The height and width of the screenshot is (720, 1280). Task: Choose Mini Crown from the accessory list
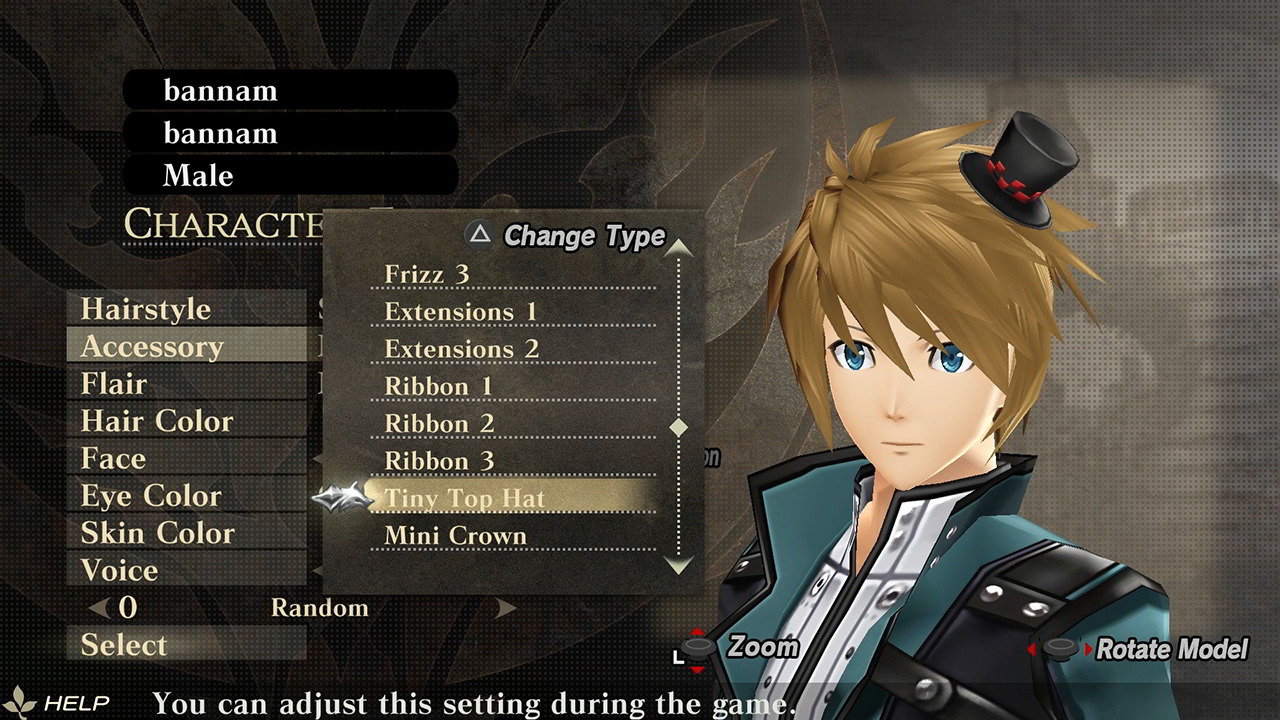[452, 536]
